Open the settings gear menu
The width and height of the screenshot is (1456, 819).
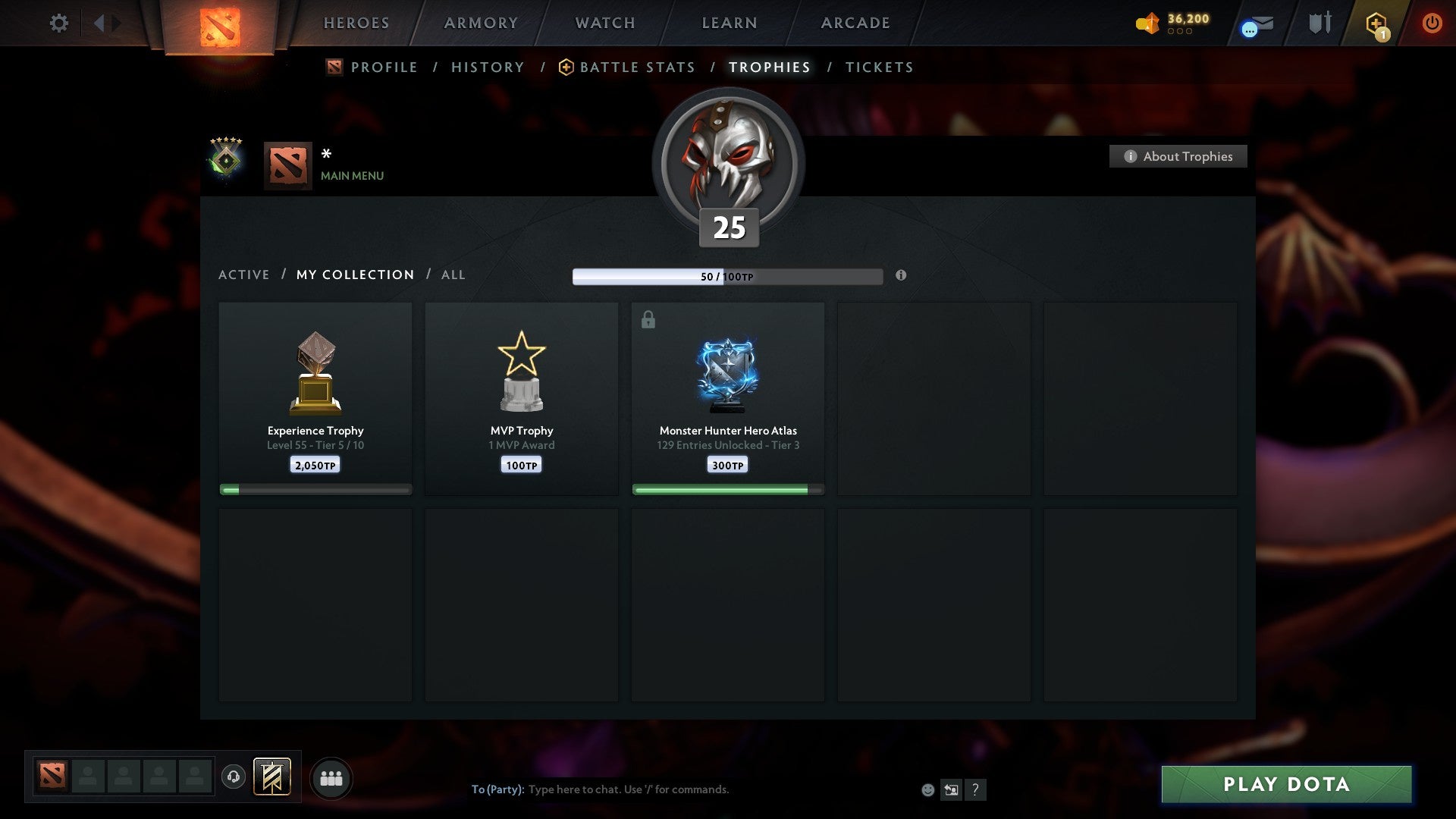(59, 23)
